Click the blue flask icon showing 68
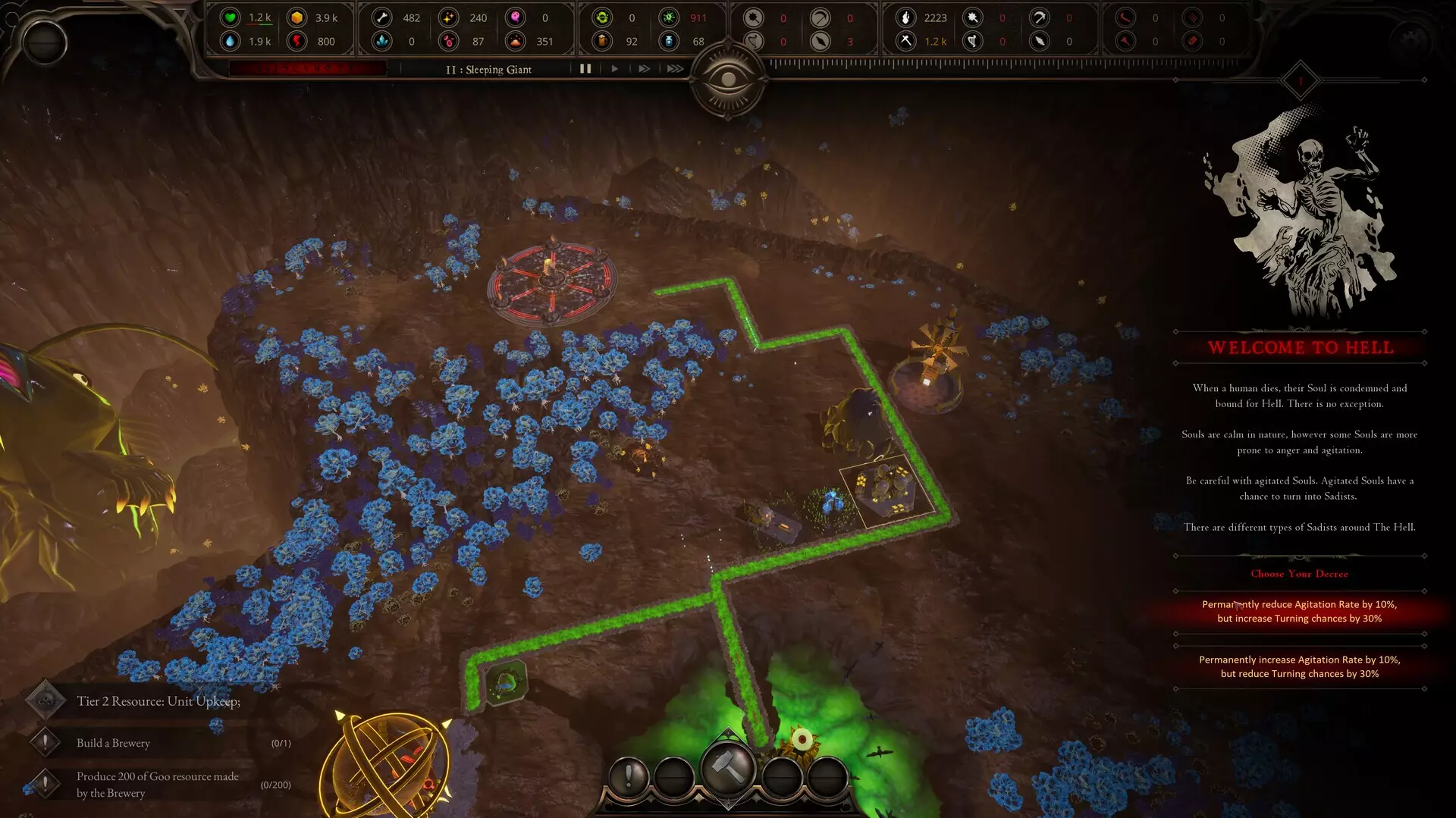 coord(669,42)
